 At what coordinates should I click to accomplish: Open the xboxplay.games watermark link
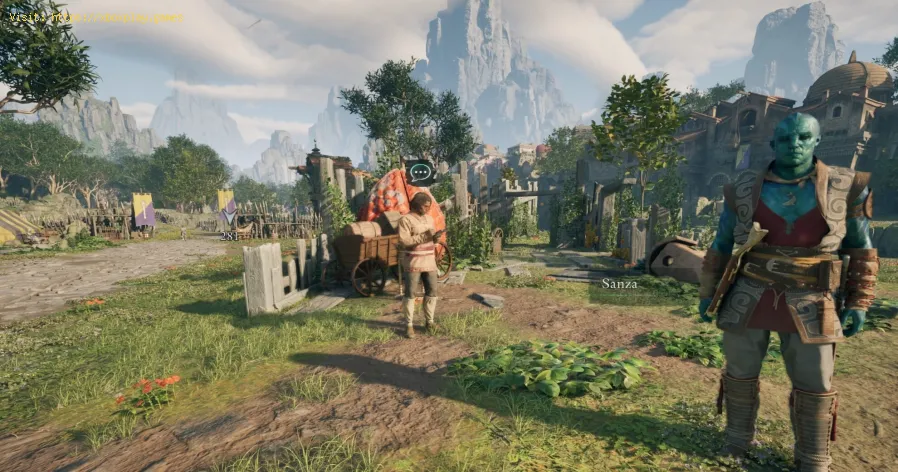[x=93, y=17]
